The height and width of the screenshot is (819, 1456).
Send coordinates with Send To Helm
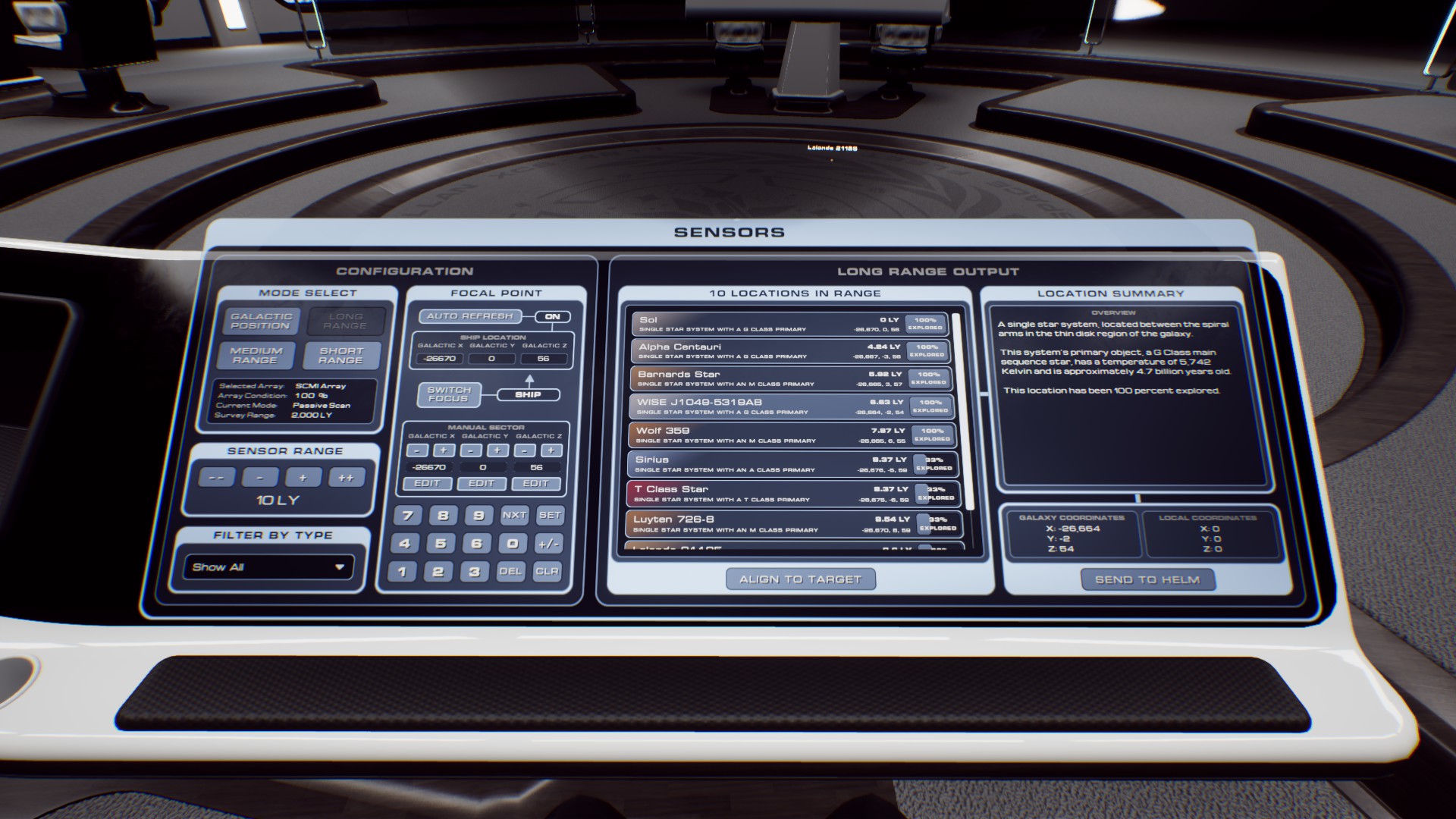pyautogui.click(x=1147, y=580)
